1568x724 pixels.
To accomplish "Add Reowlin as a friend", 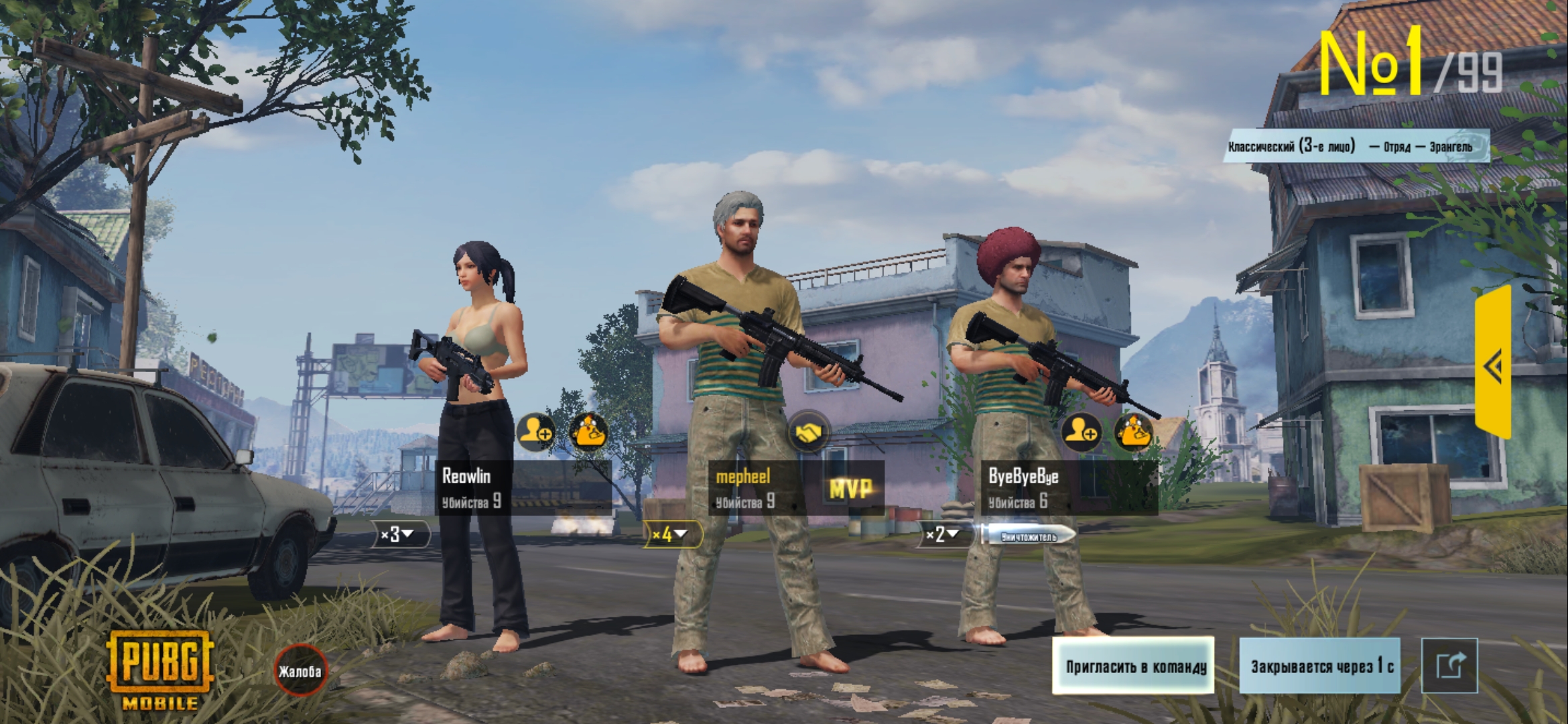I will 536,432.
